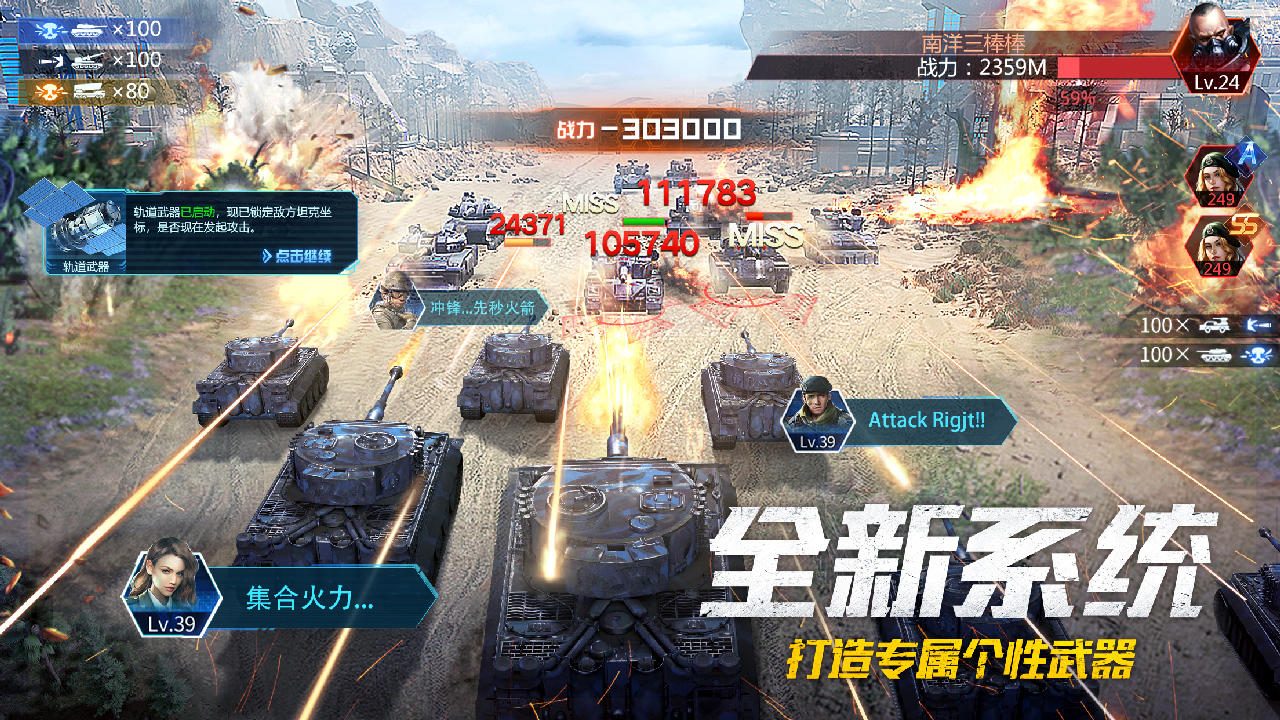
Task: Select the tank unit icon next to 100×
Action: [1217, 355]
